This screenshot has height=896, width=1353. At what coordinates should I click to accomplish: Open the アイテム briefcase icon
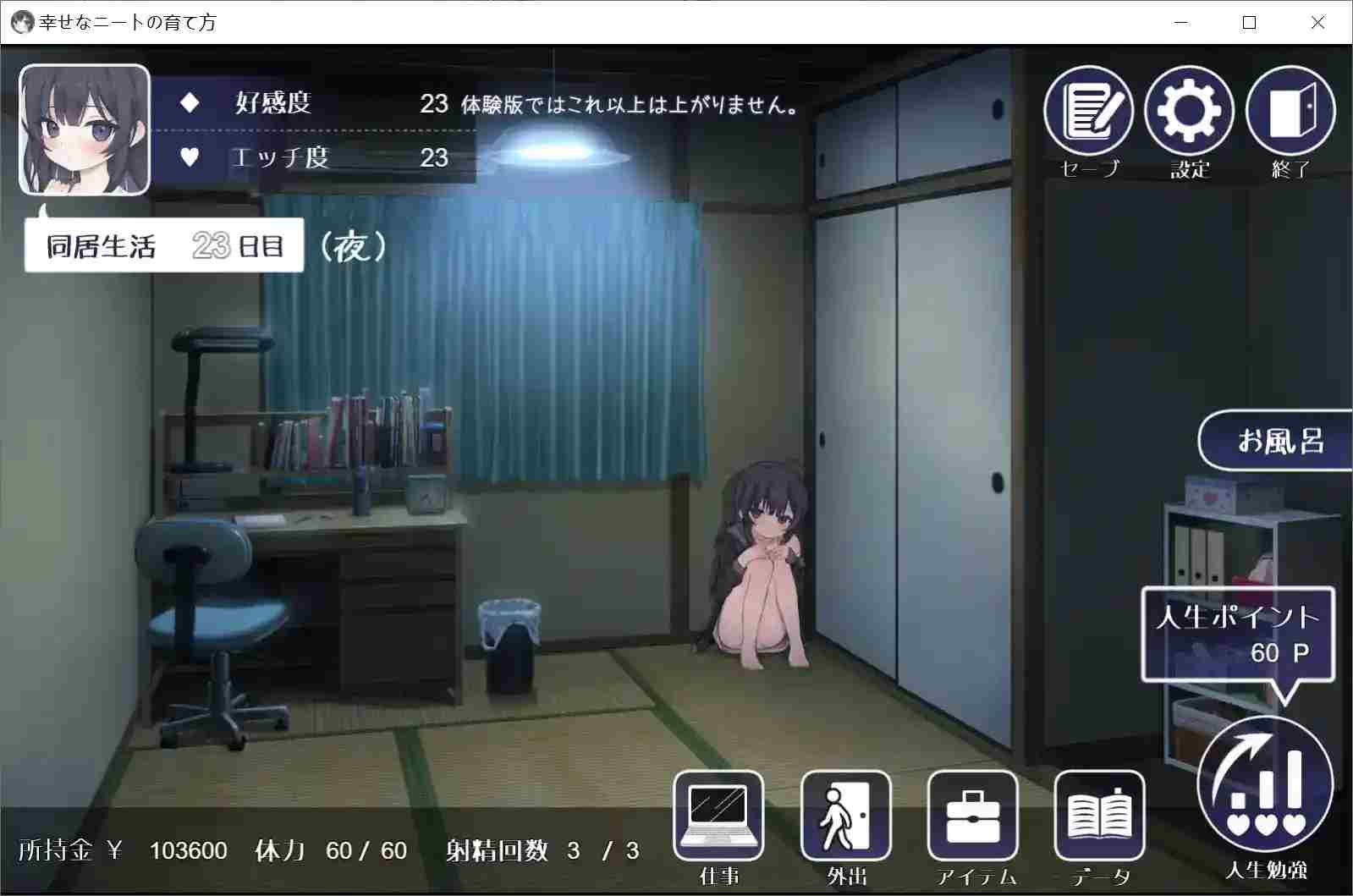click(x=971, y=815)
